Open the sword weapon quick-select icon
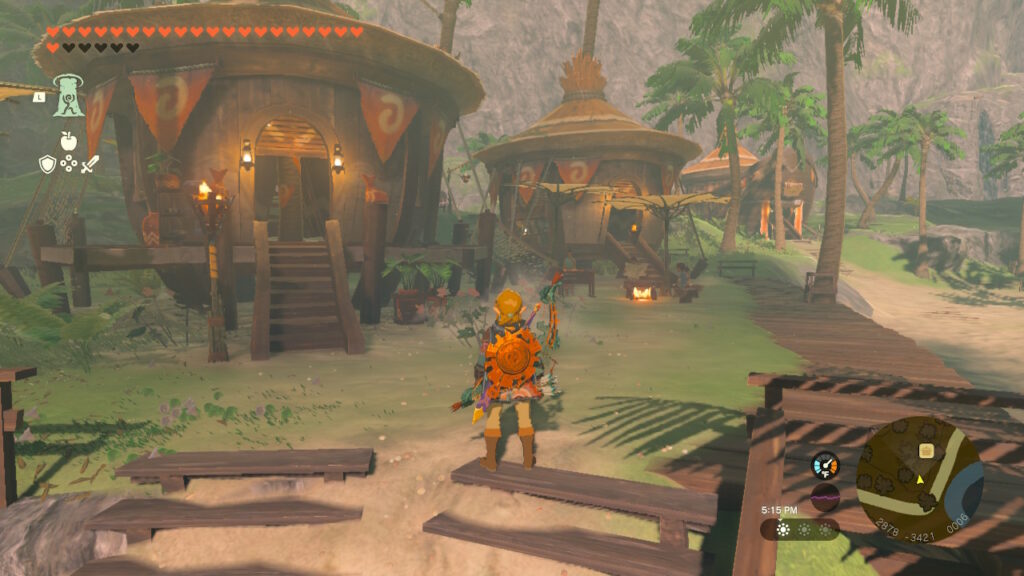The height and width of the screenshot is (576, 1024). [90, 164]
